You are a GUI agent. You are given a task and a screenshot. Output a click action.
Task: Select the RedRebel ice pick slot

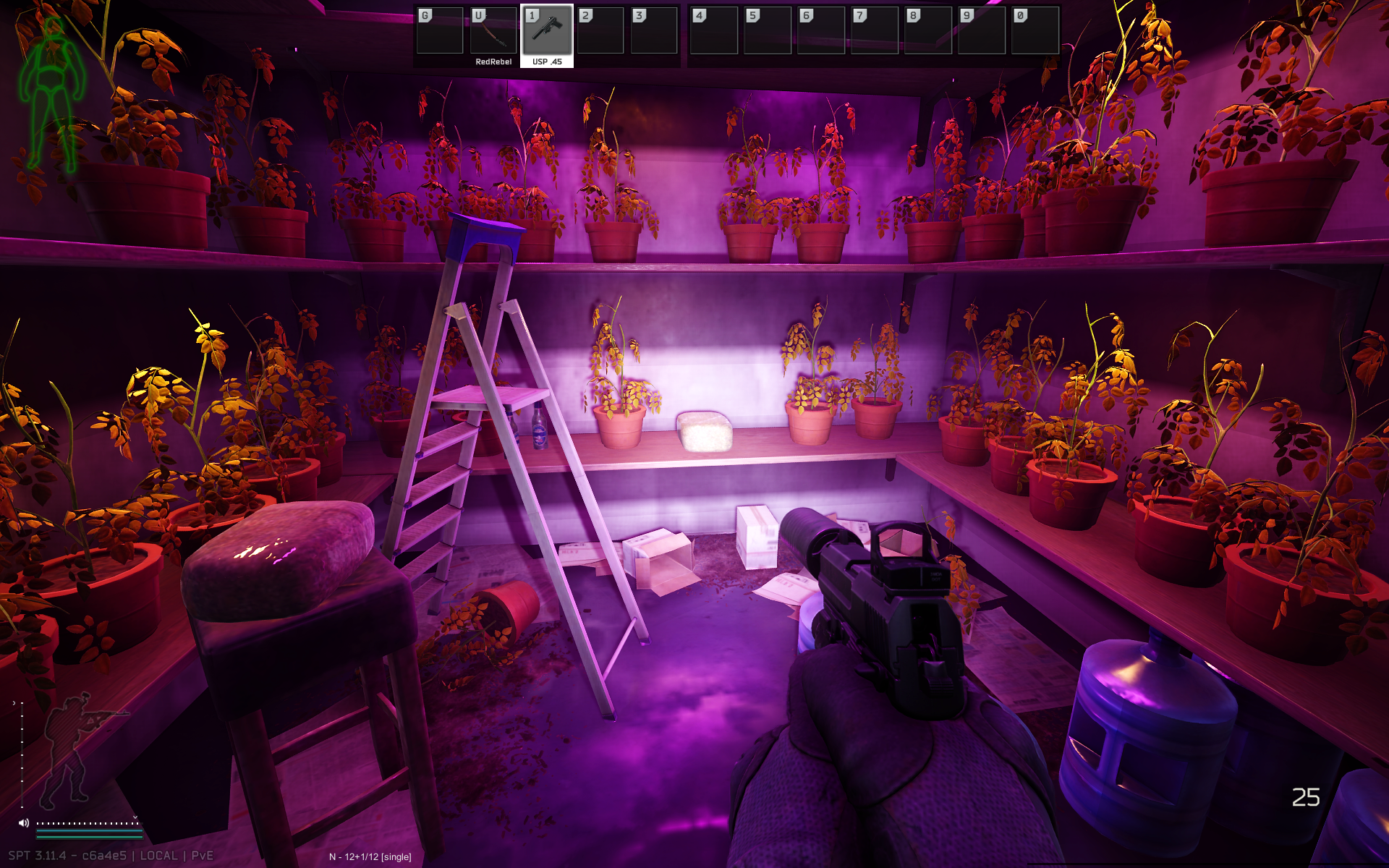493,33
